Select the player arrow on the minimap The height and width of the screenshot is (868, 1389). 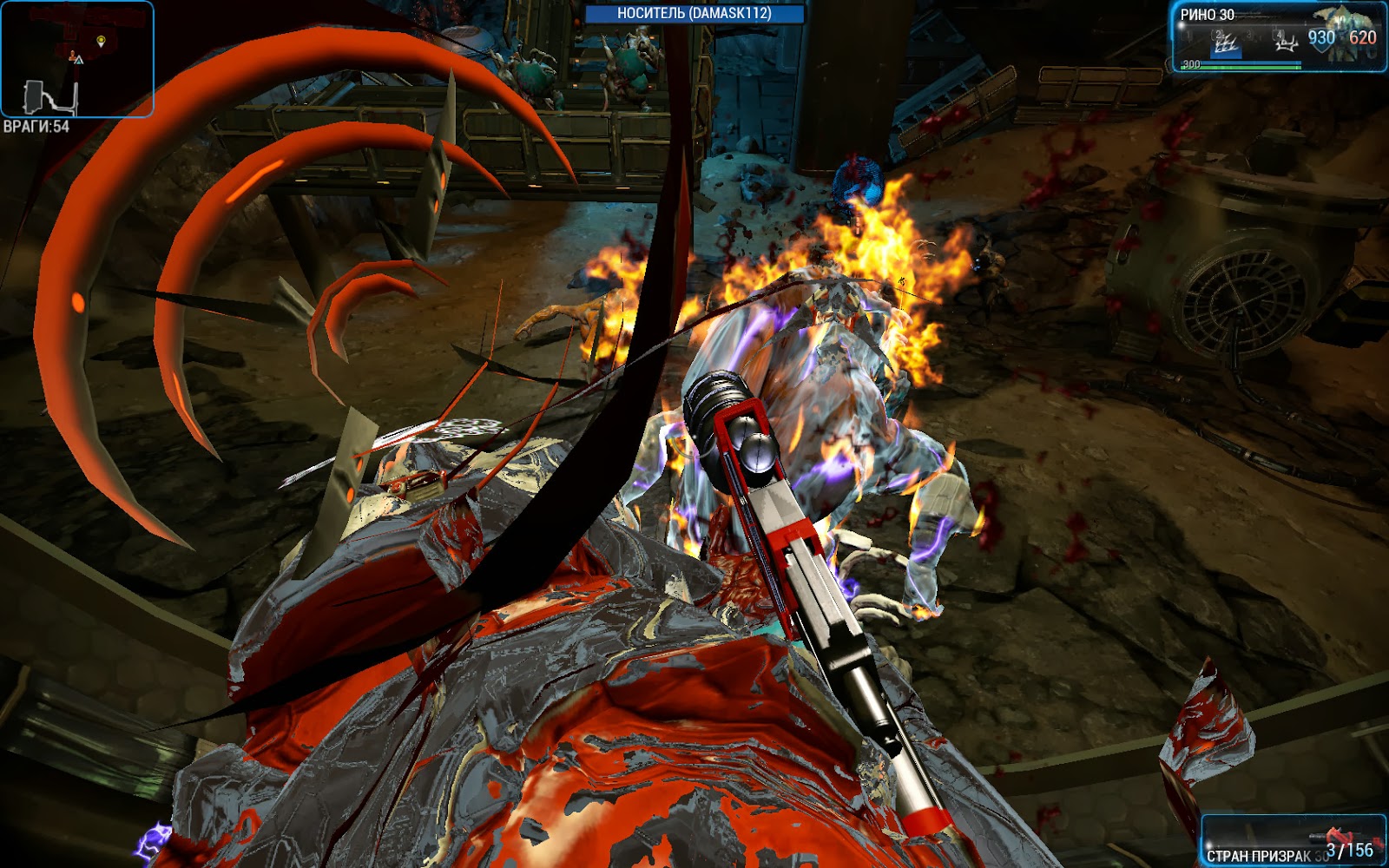(79, 60)
